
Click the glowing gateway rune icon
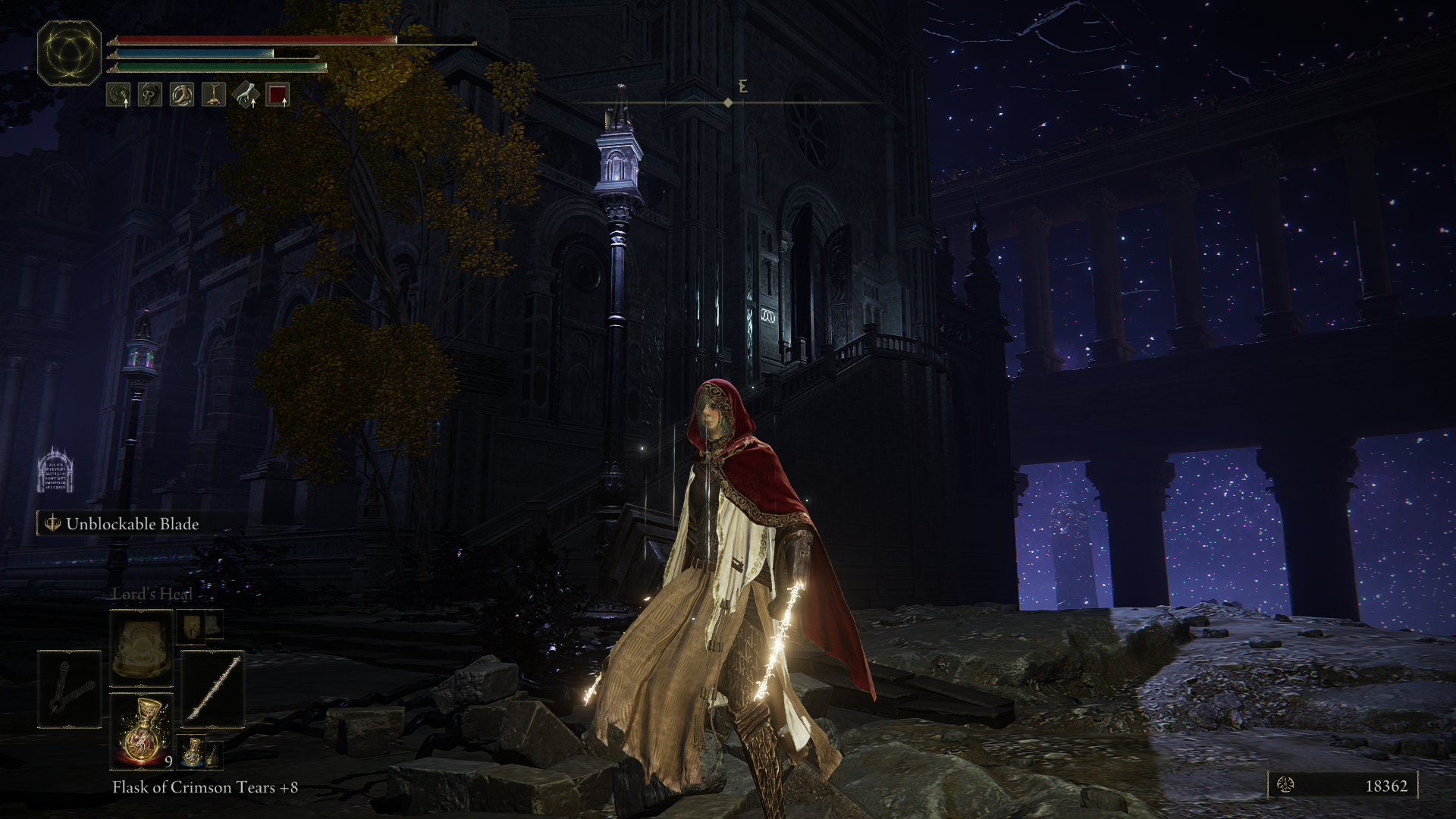click(x=55, y=470)
